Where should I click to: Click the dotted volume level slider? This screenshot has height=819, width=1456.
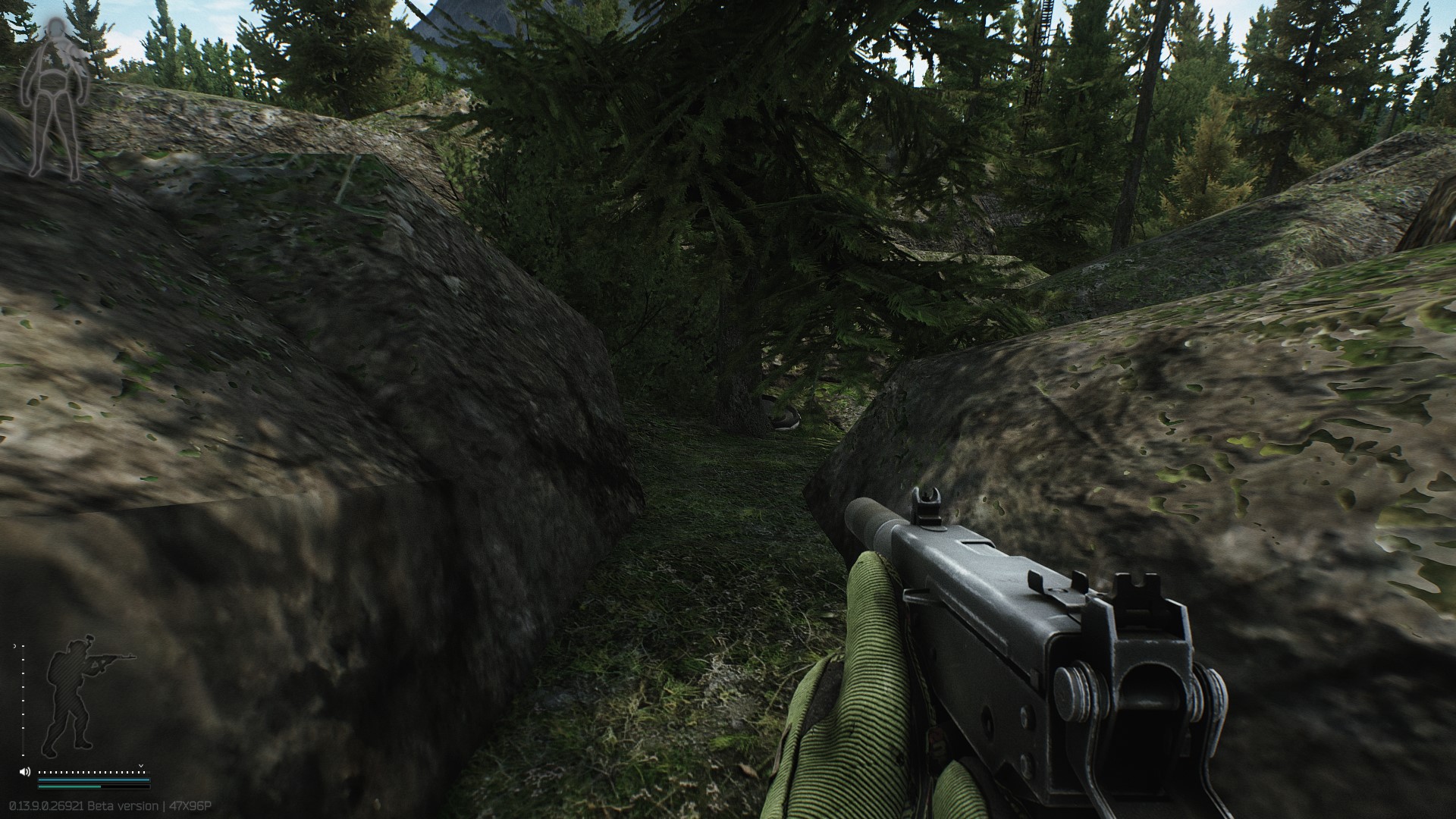[x=93, y=772]
